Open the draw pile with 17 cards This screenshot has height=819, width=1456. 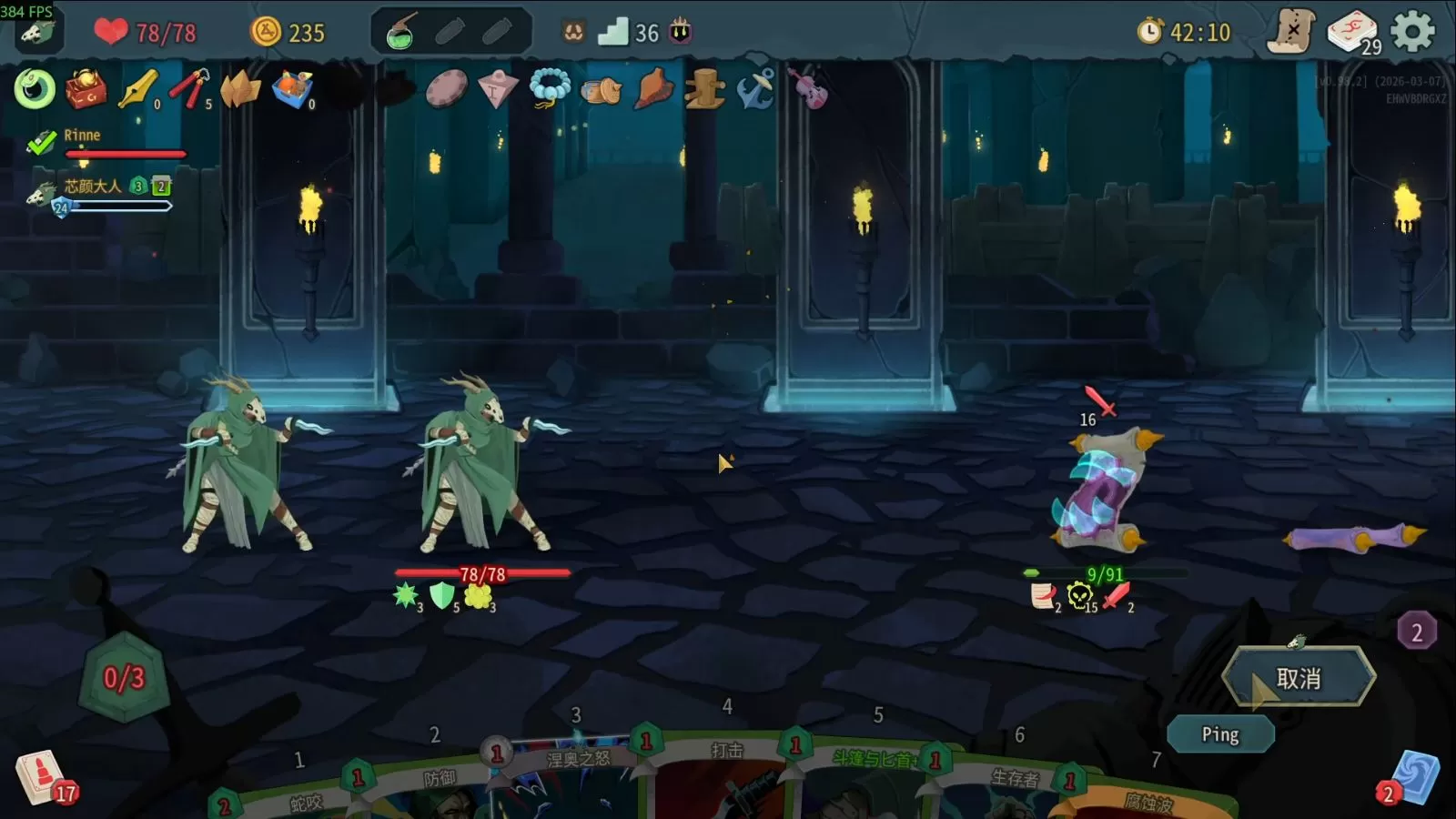click(39, 776)
